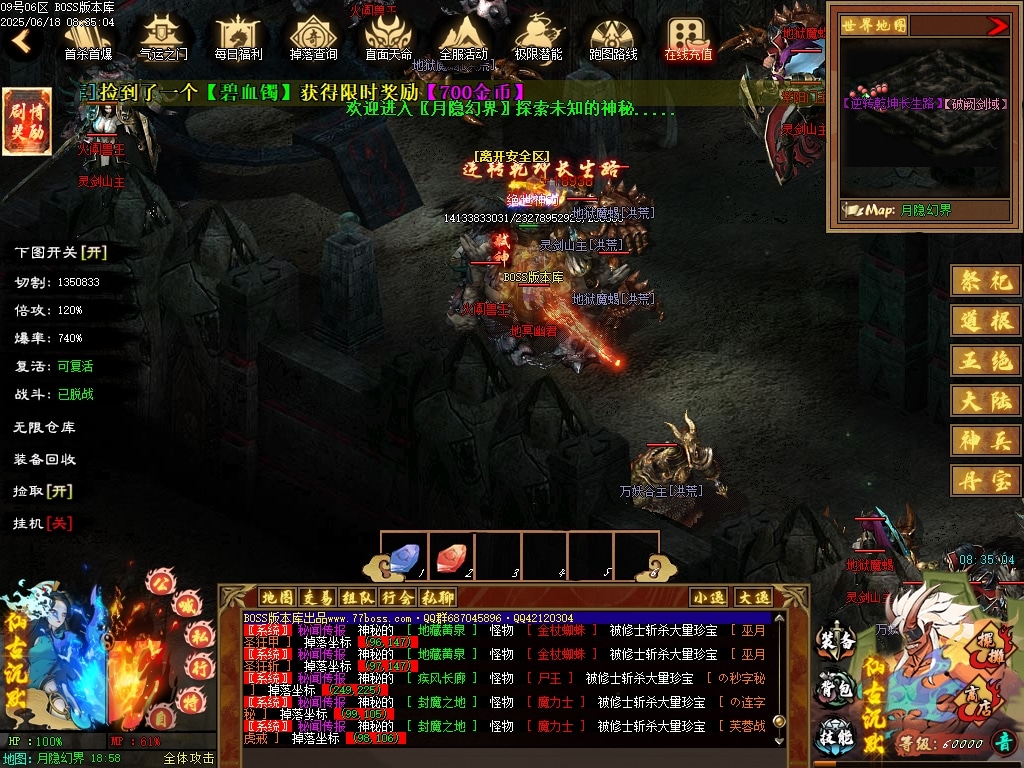Open the 每日福利 daily rewards icon
This screenshot has width=1024, height=768.
[238, 36]
